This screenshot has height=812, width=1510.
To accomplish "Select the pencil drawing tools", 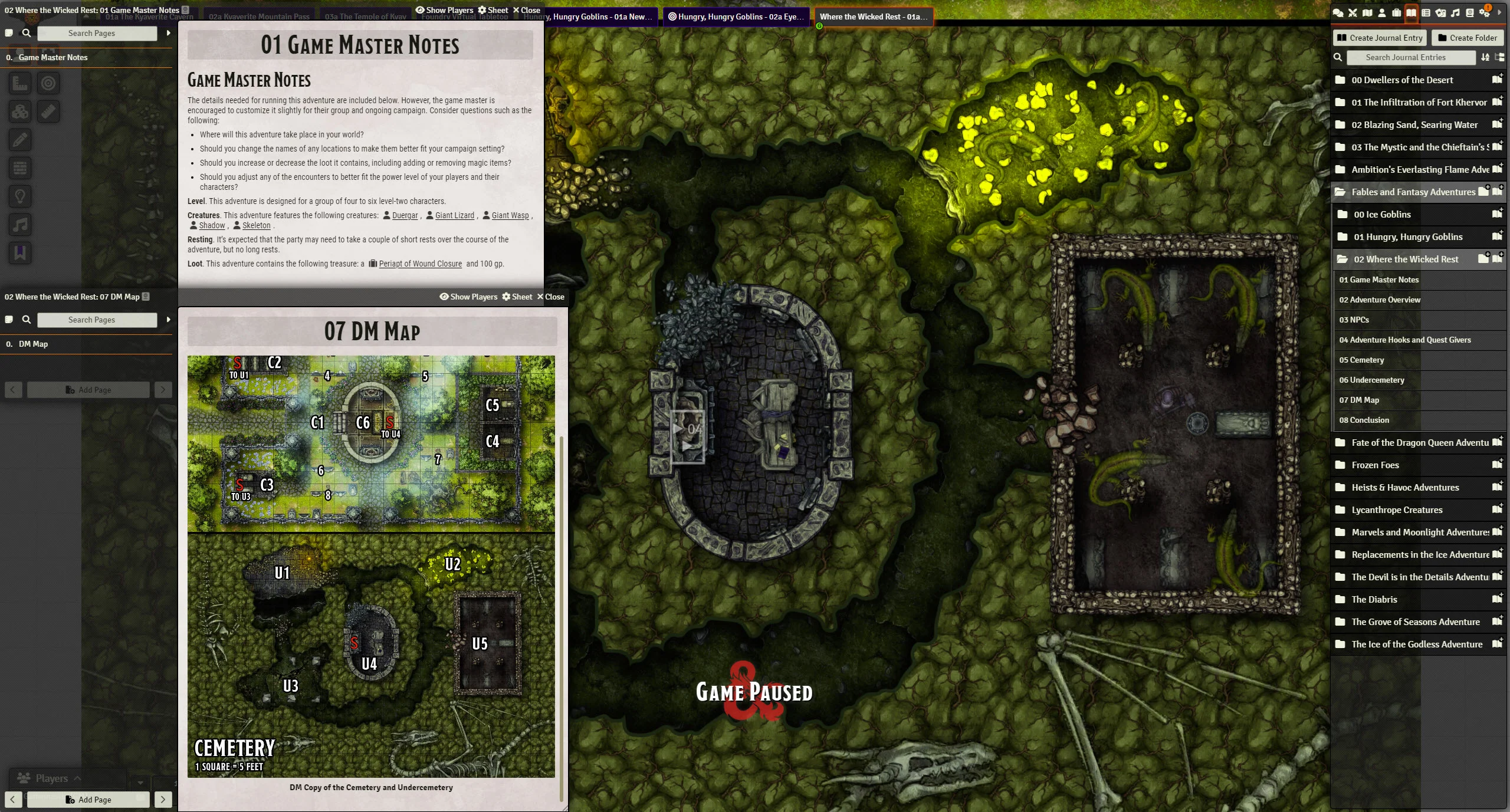I will [20, 140].
